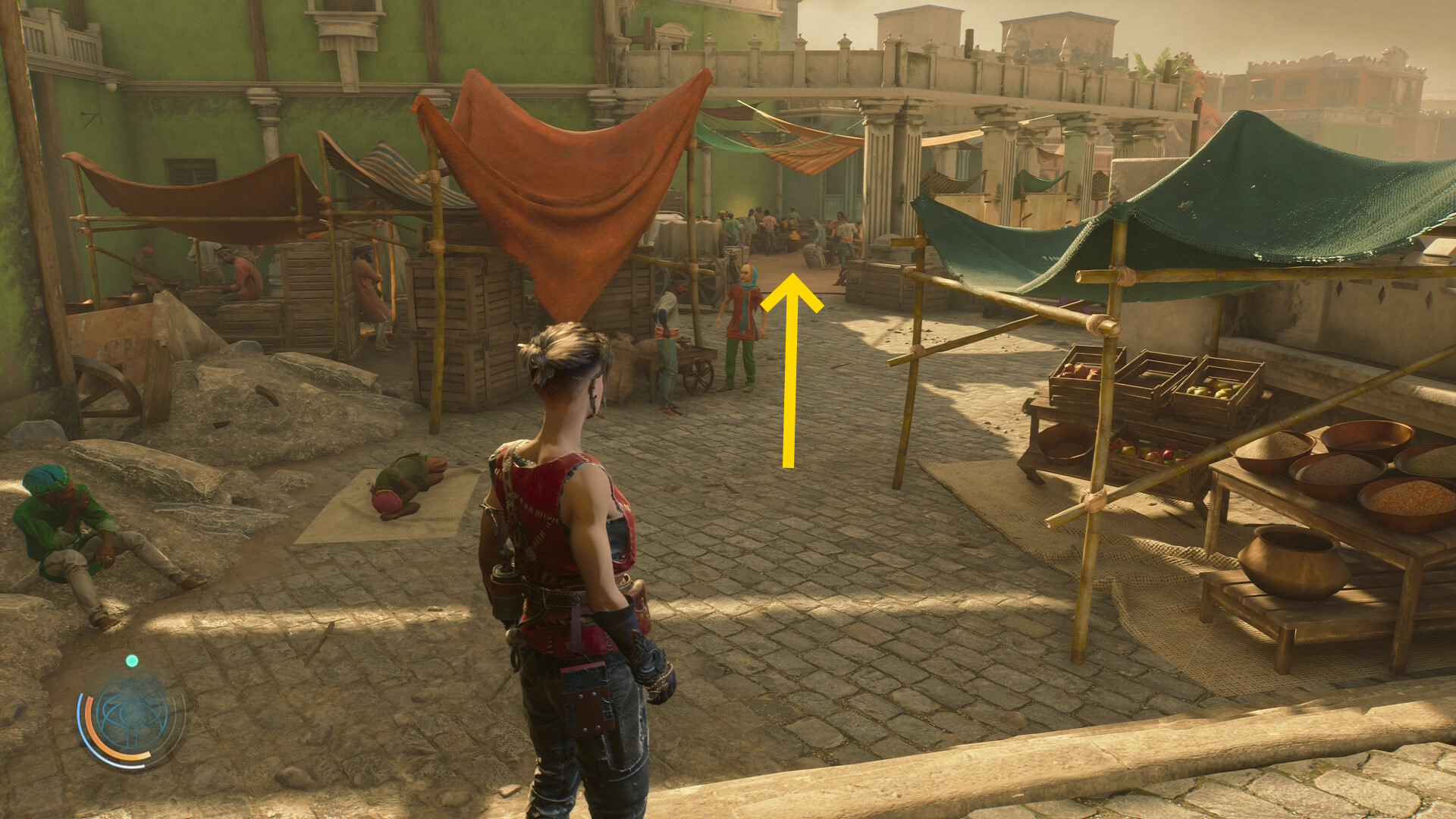This screenshot has height=819, width=1456.
Task: Click the circular blue compass emblem
Action: point(132,714)
